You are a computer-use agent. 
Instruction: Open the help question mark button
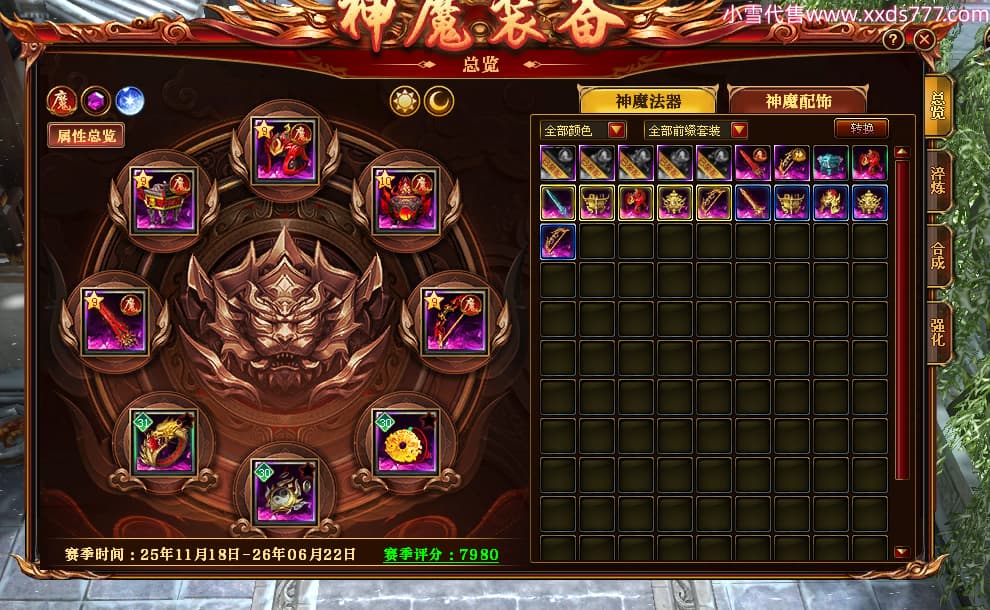click(894, 40)
